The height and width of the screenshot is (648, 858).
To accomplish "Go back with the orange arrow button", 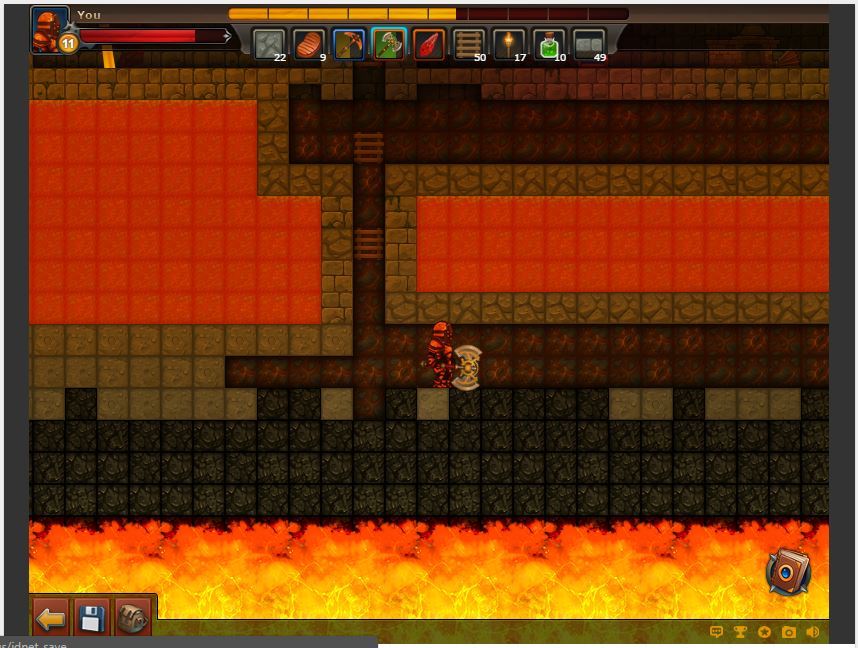I will click(x=51, y=619).
